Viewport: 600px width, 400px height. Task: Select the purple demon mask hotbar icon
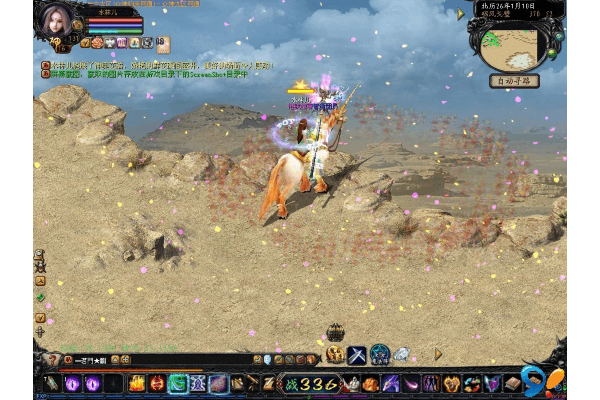492,383
